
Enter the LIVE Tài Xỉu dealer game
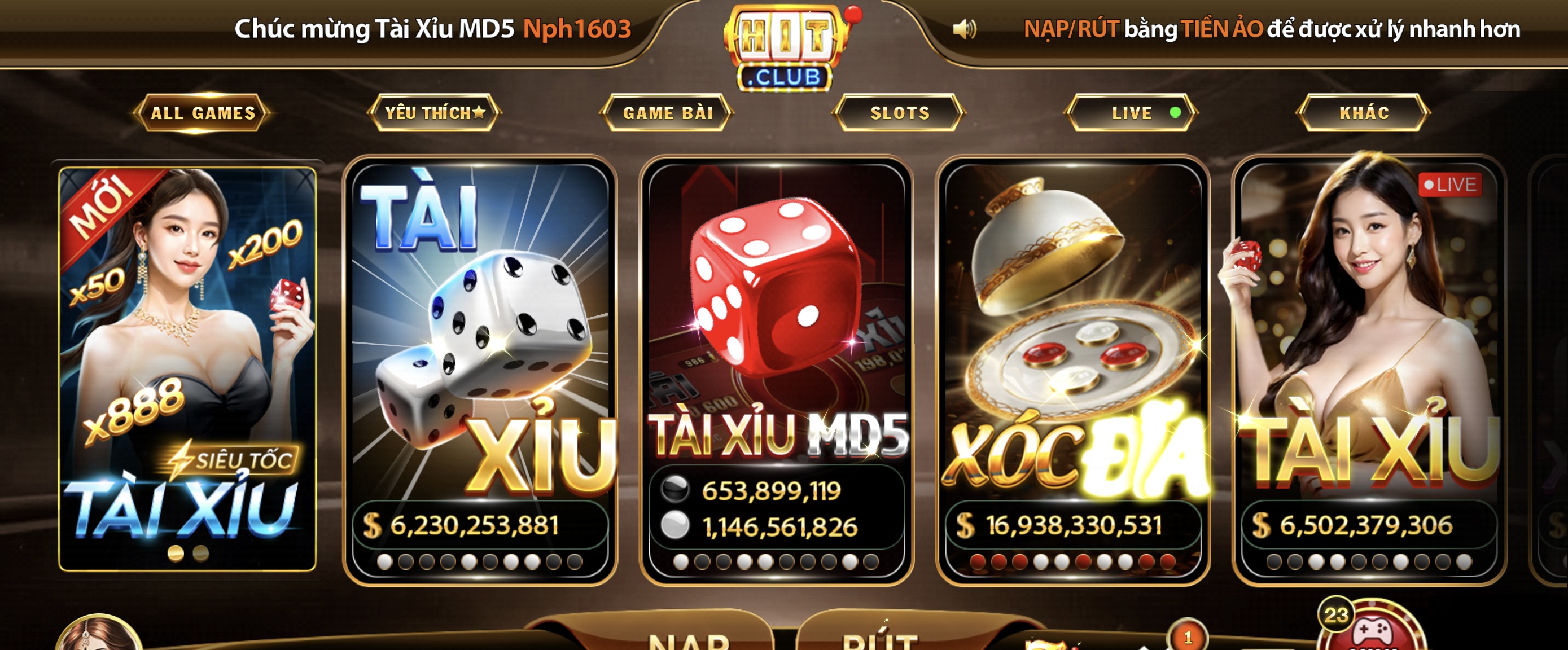point(1368,368)
